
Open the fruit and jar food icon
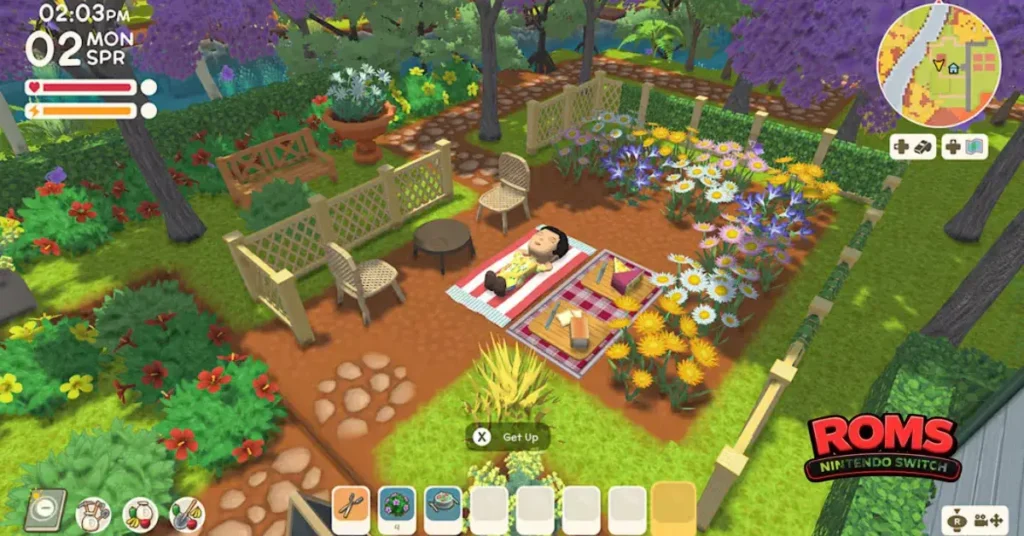pos(140,514)
